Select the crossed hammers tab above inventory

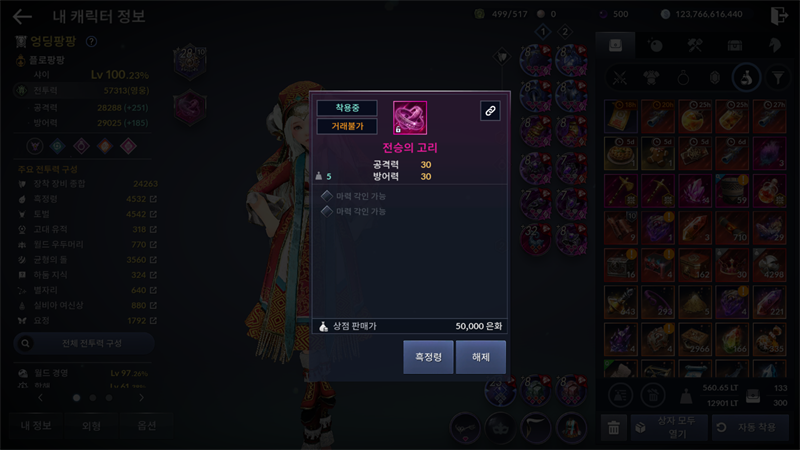pyautogui.click(x=696, y=45)
